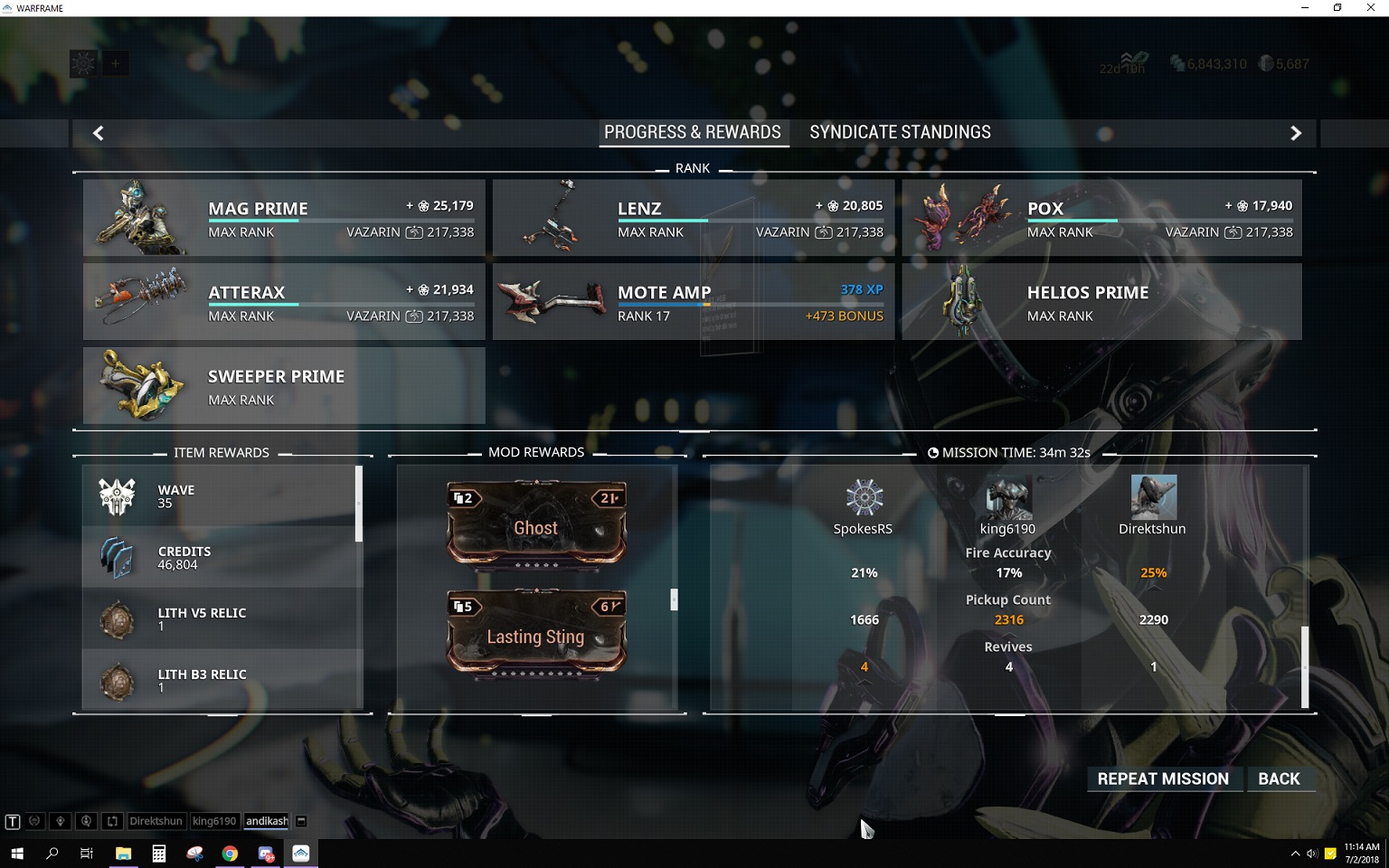Choose the Lenz weapon rank entry
Screen dimensions: 1389x868
tap(693, 218)
